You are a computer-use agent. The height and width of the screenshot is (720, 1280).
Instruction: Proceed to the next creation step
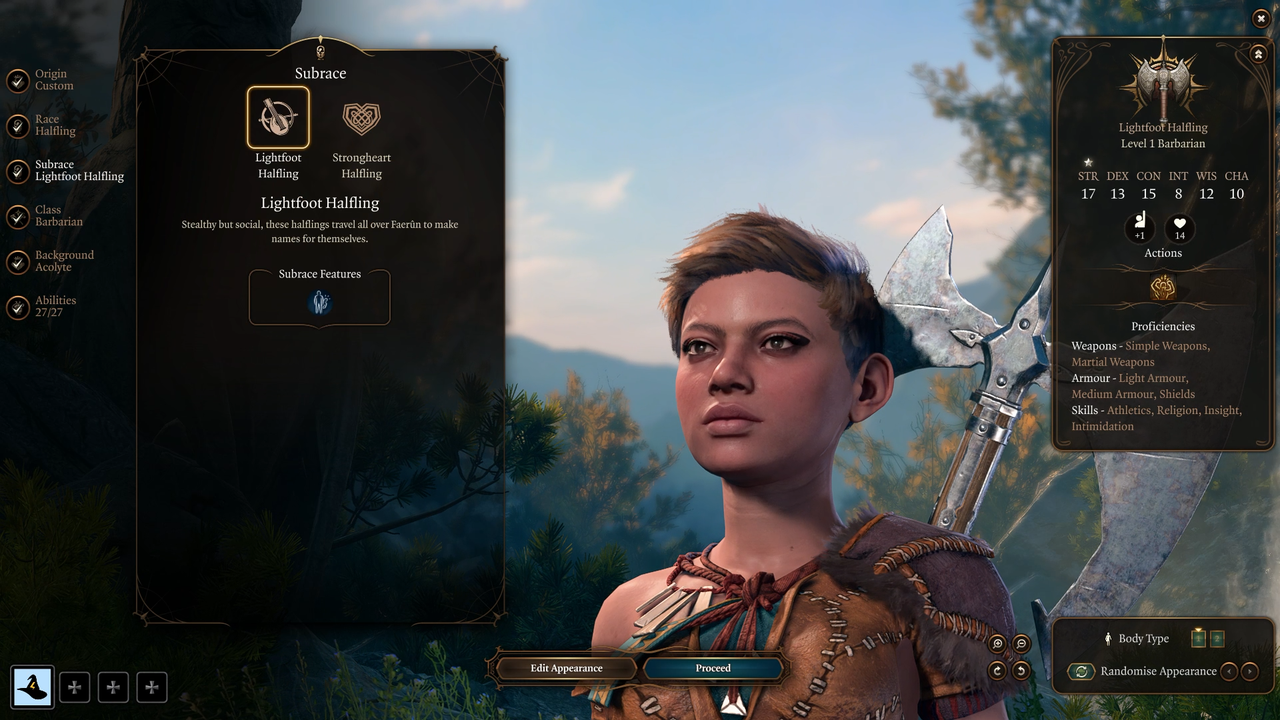coord(713,668)
